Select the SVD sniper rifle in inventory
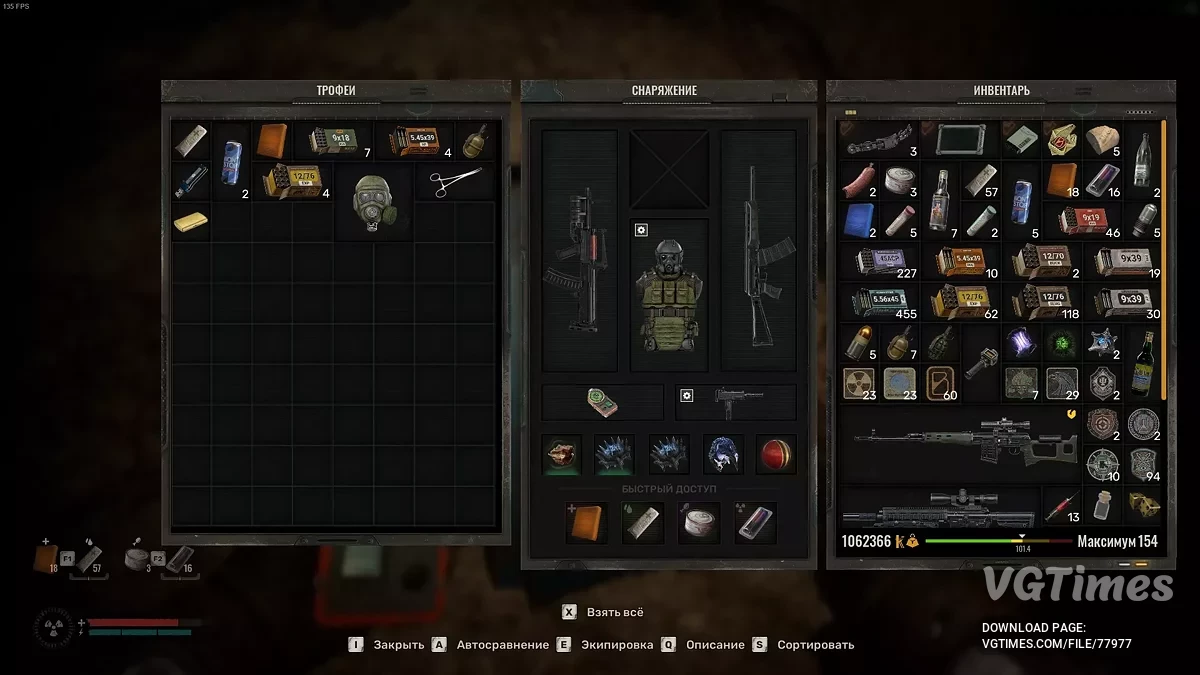Image resolution: width=1200 pixels, height=675 pixels. [957, 442]
